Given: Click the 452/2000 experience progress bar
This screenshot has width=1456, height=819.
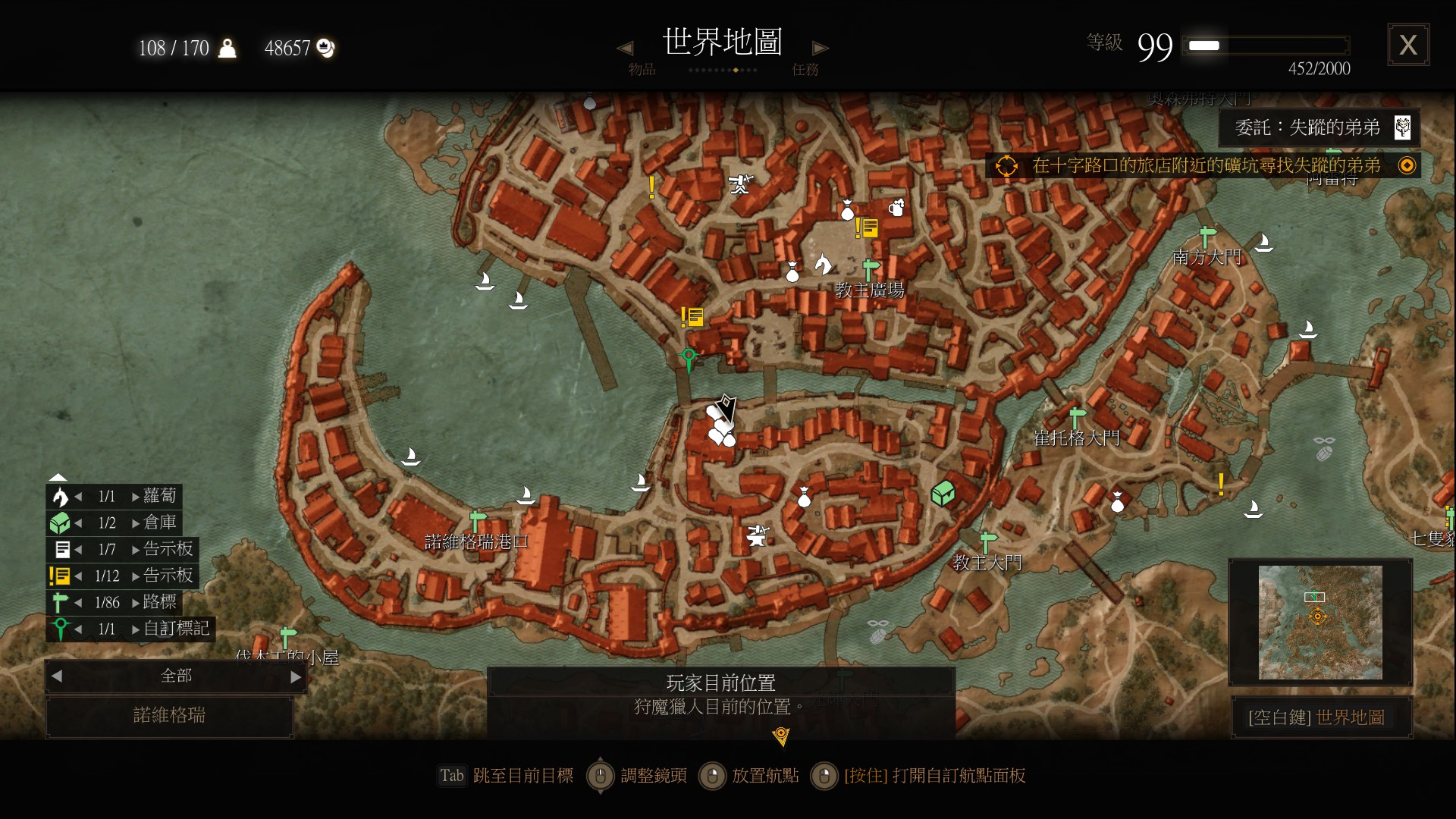Looking at the screenshot, I should tap(1265, 45).
